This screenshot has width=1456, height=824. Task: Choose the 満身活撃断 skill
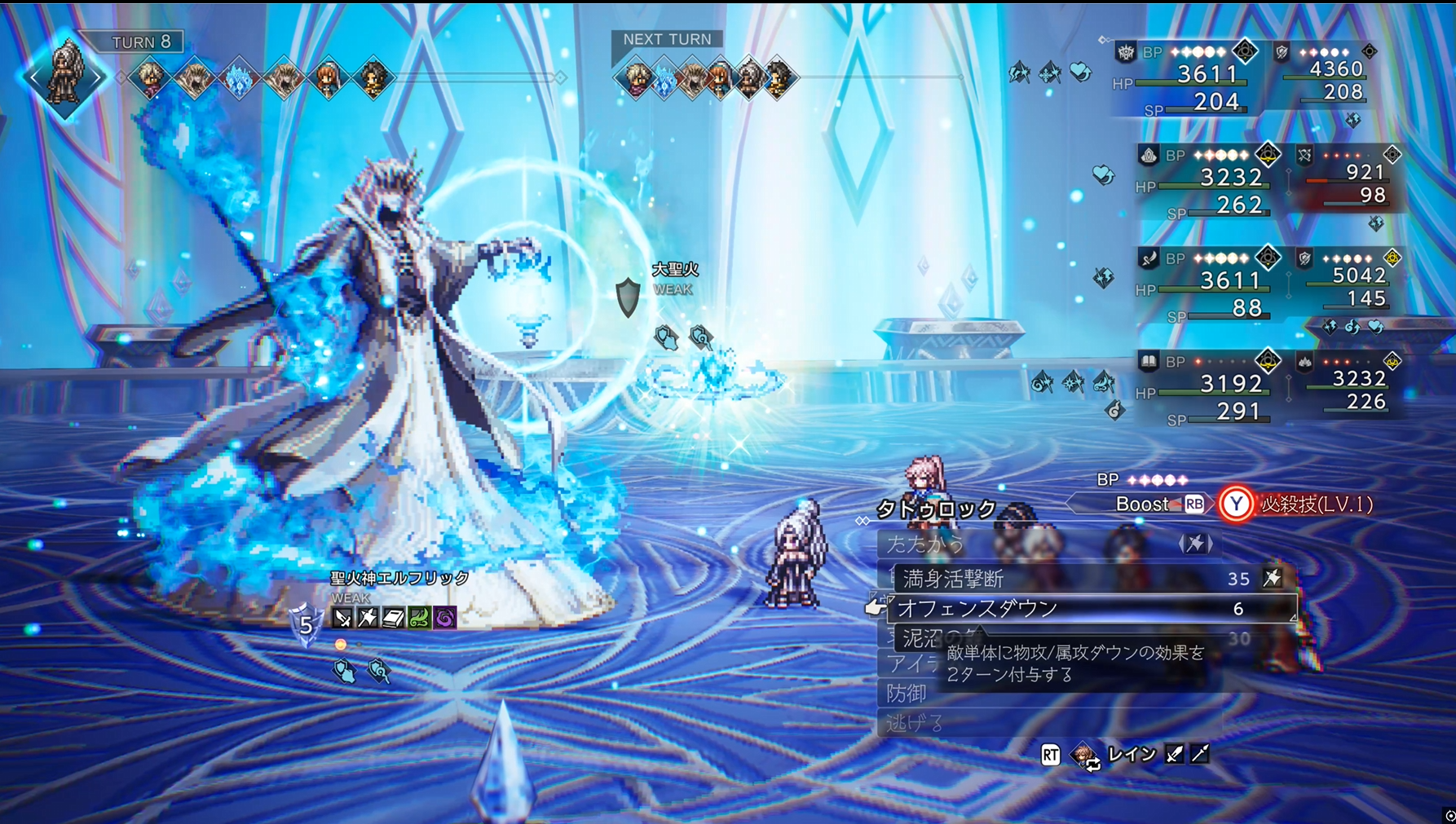954,579
